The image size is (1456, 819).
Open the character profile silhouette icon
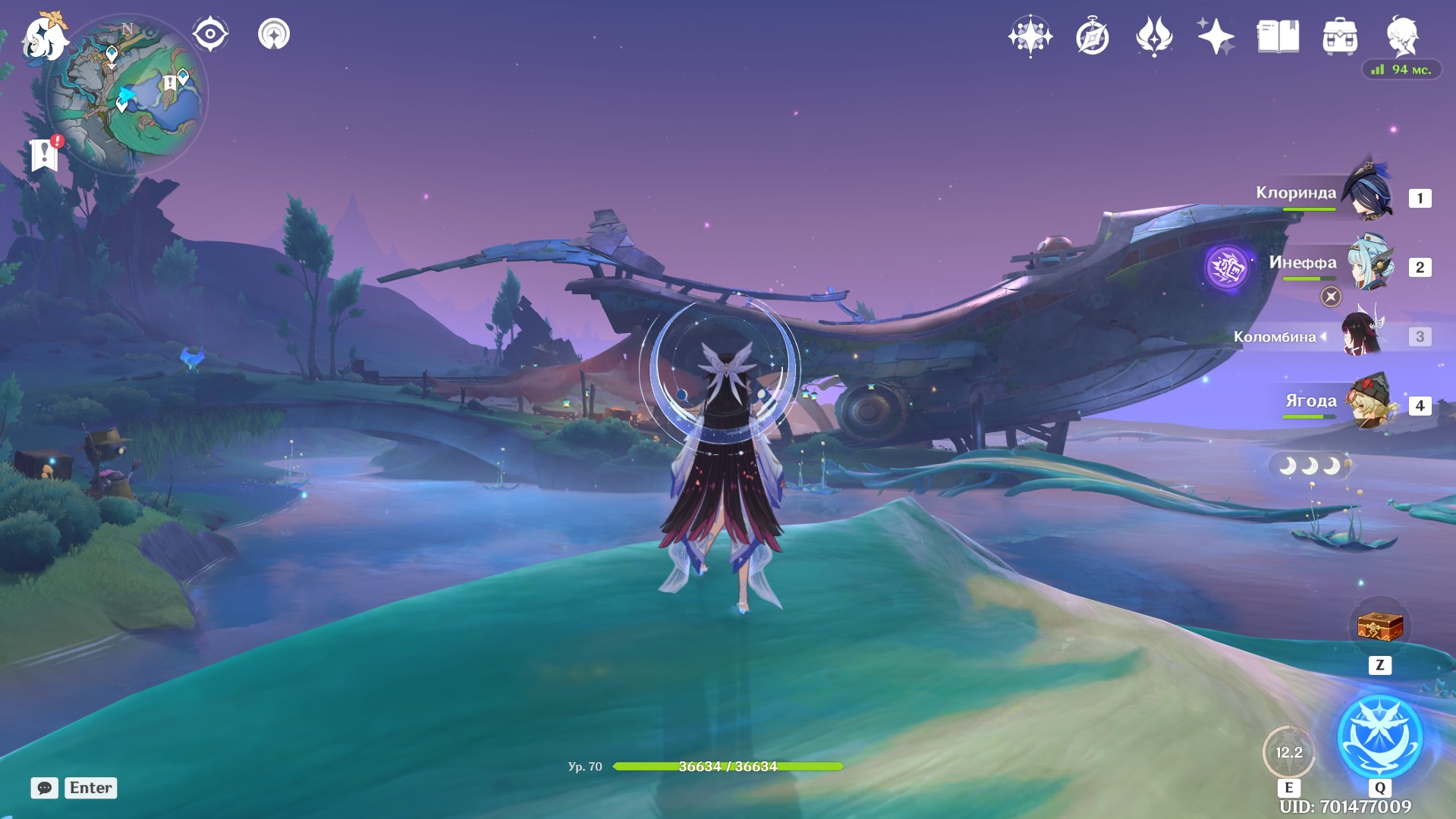(x=1402, y=36)
